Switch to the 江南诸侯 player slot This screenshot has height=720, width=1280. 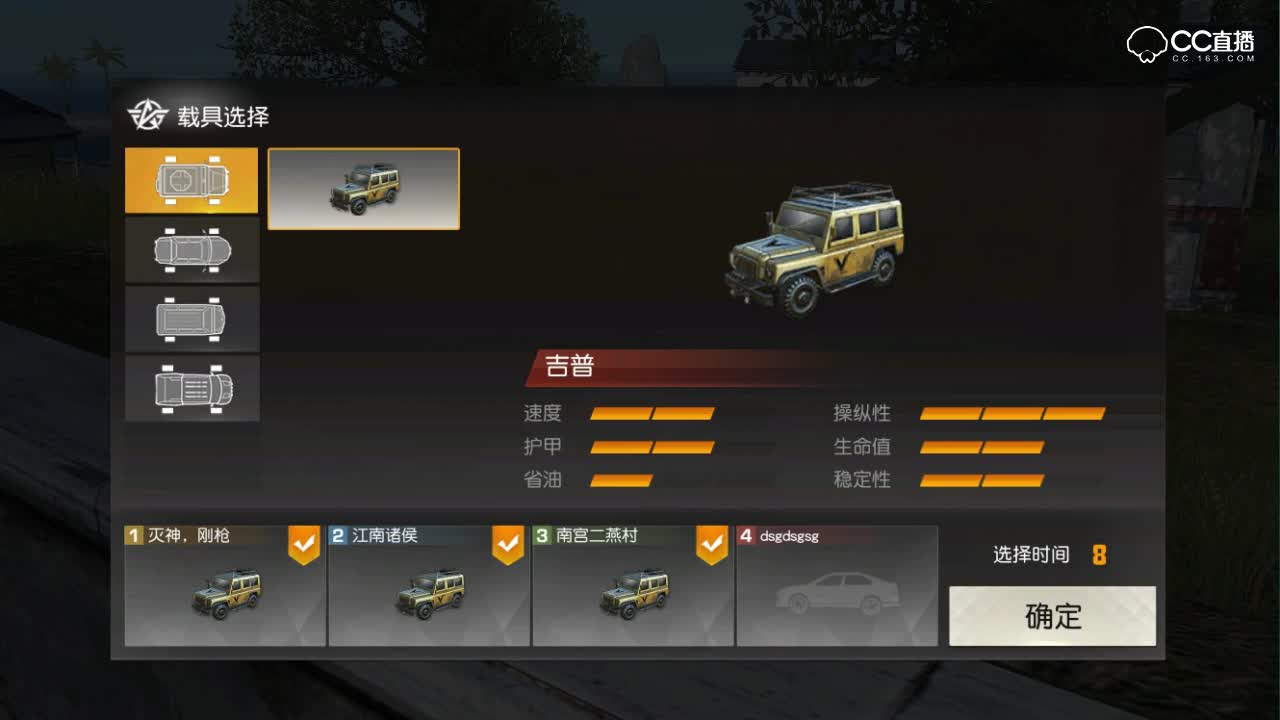(428, 587)
